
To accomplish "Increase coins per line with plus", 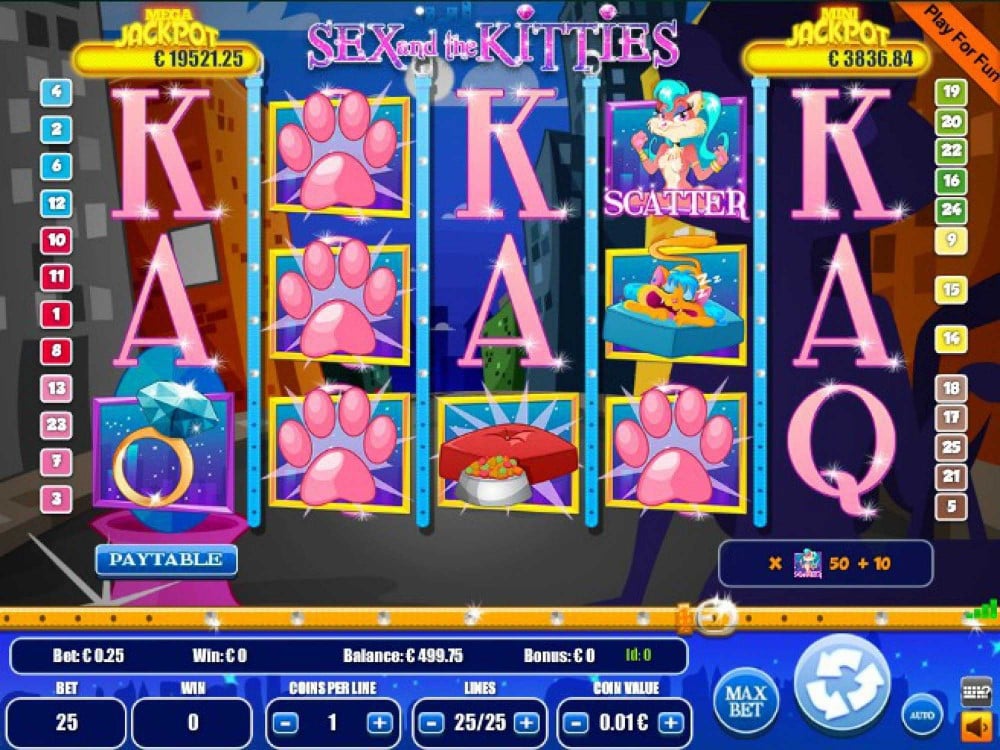I will (x=380, y=723).
